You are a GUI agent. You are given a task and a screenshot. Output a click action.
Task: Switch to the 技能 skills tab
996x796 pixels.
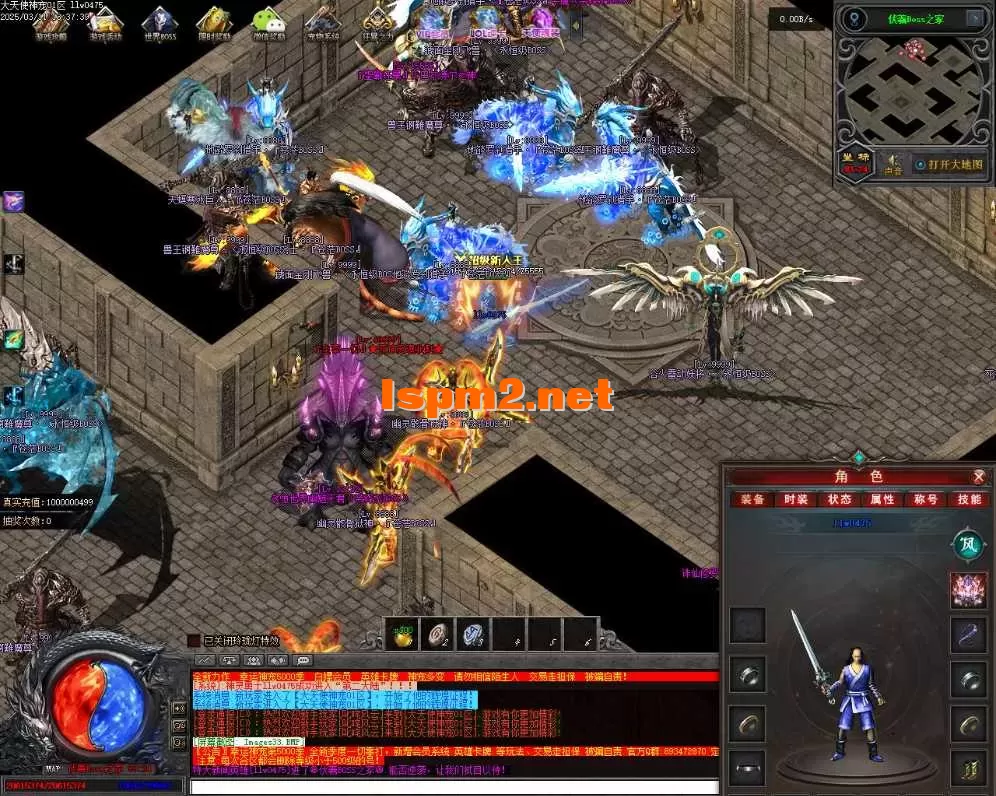969,499
